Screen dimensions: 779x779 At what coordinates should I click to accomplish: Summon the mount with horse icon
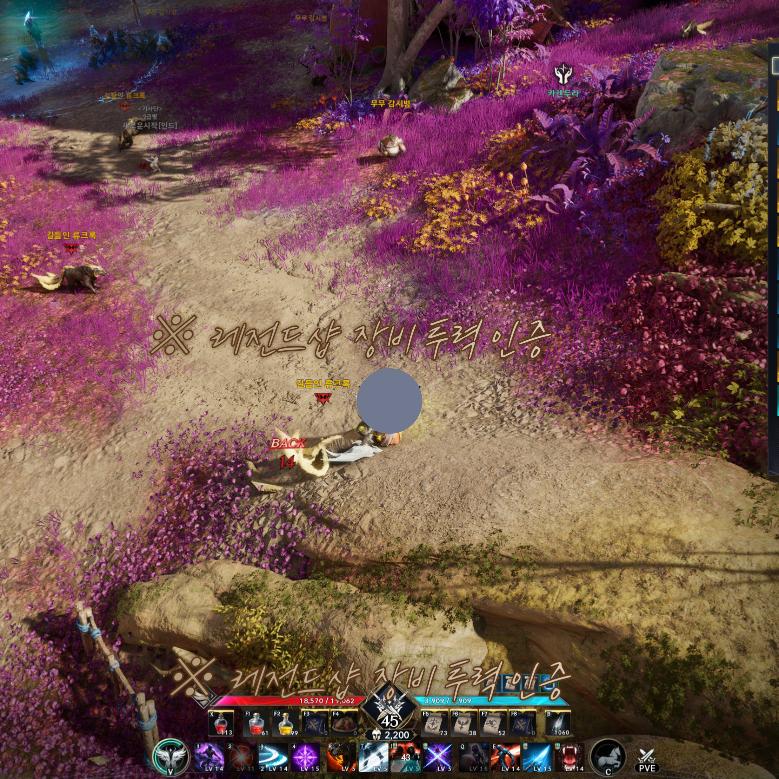coord(607,757)
